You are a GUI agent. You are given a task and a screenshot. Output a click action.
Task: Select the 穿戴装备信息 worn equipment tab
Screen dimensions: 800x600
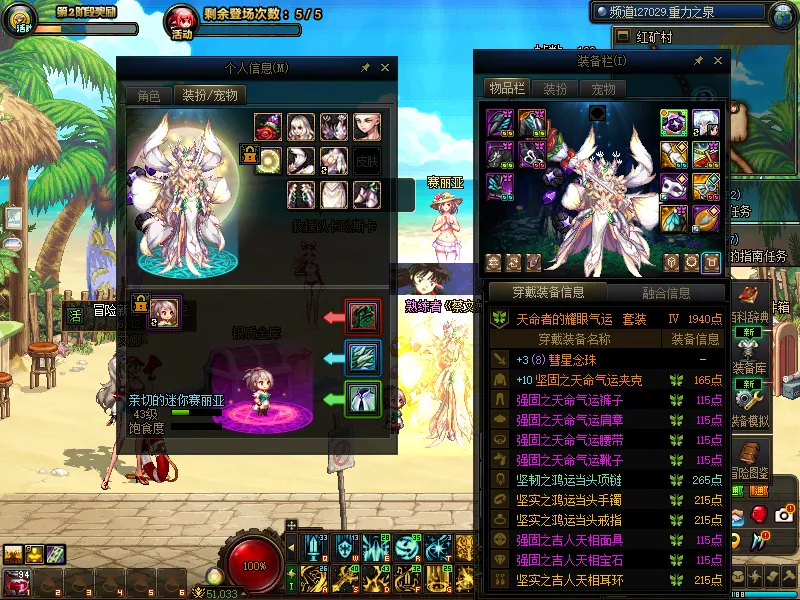(x=546, y=293)
